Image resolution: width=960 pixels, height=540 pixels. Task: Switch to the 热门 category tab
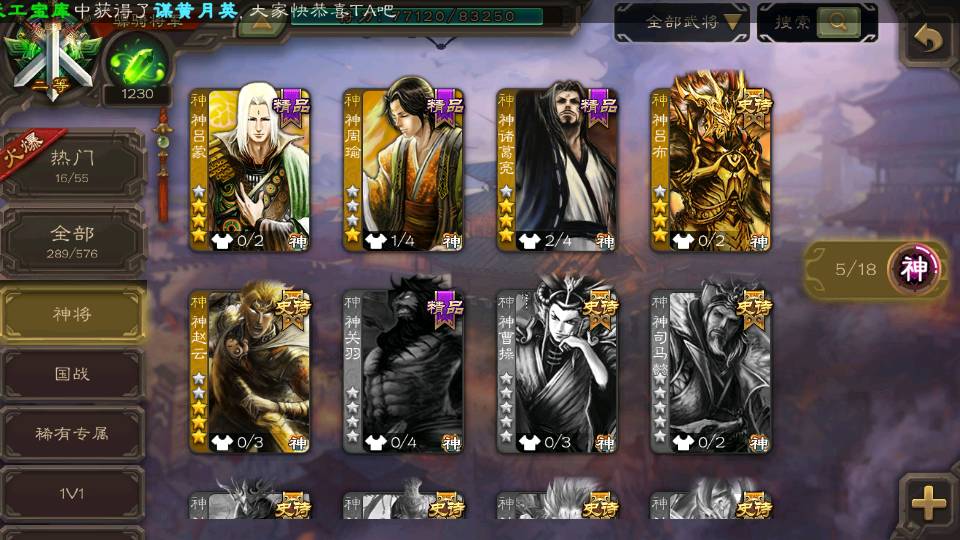[72, 164]
